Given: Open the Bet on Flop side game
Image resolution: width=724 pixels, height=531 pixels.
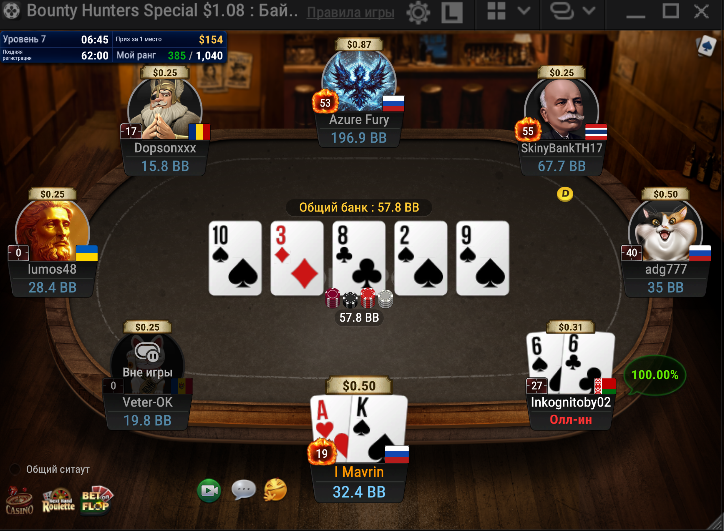Looking at the screenshot, I should 97,498.
